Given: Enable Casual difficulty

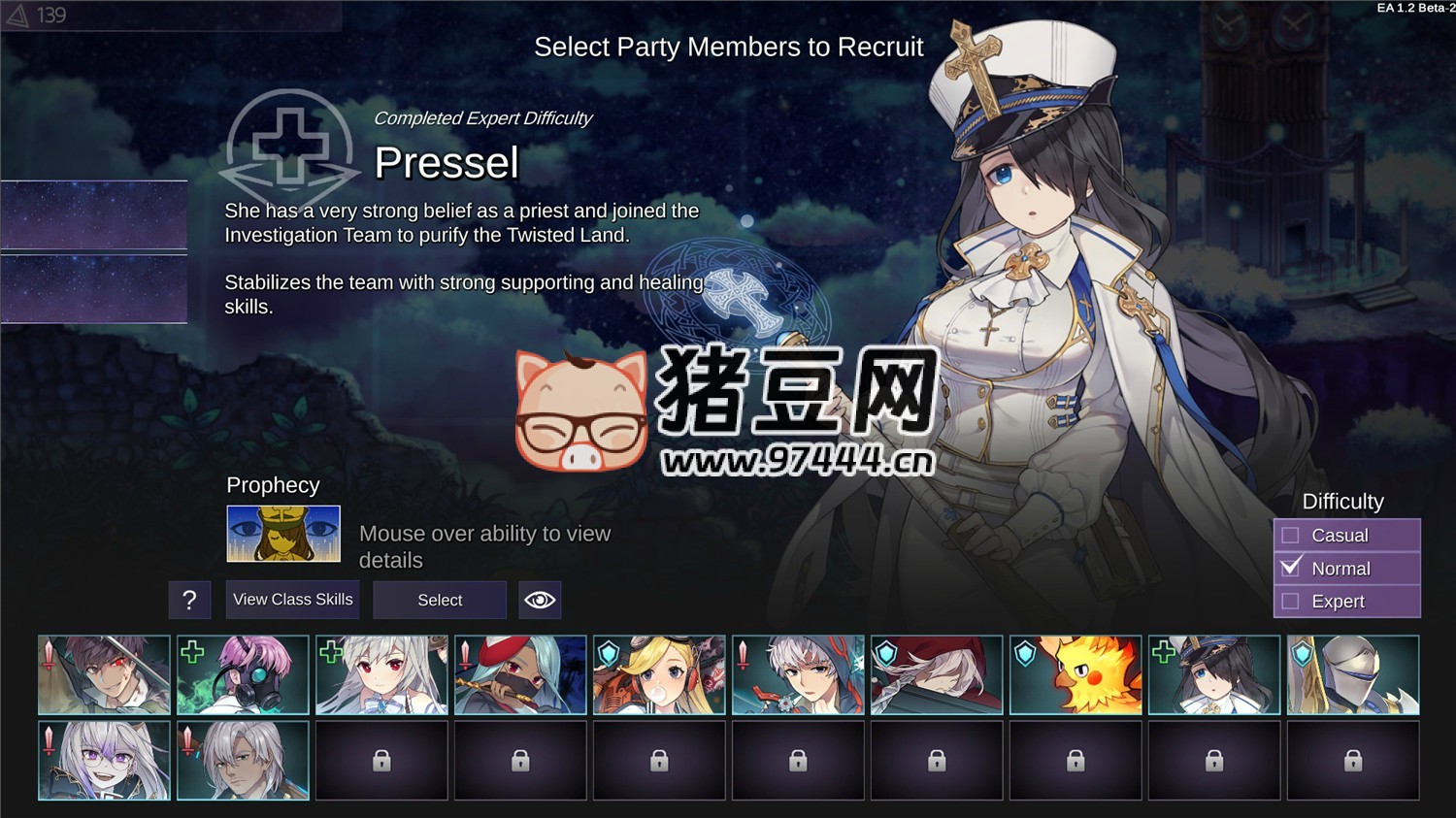Looking at the screenshot, I should pos(1291,535).
